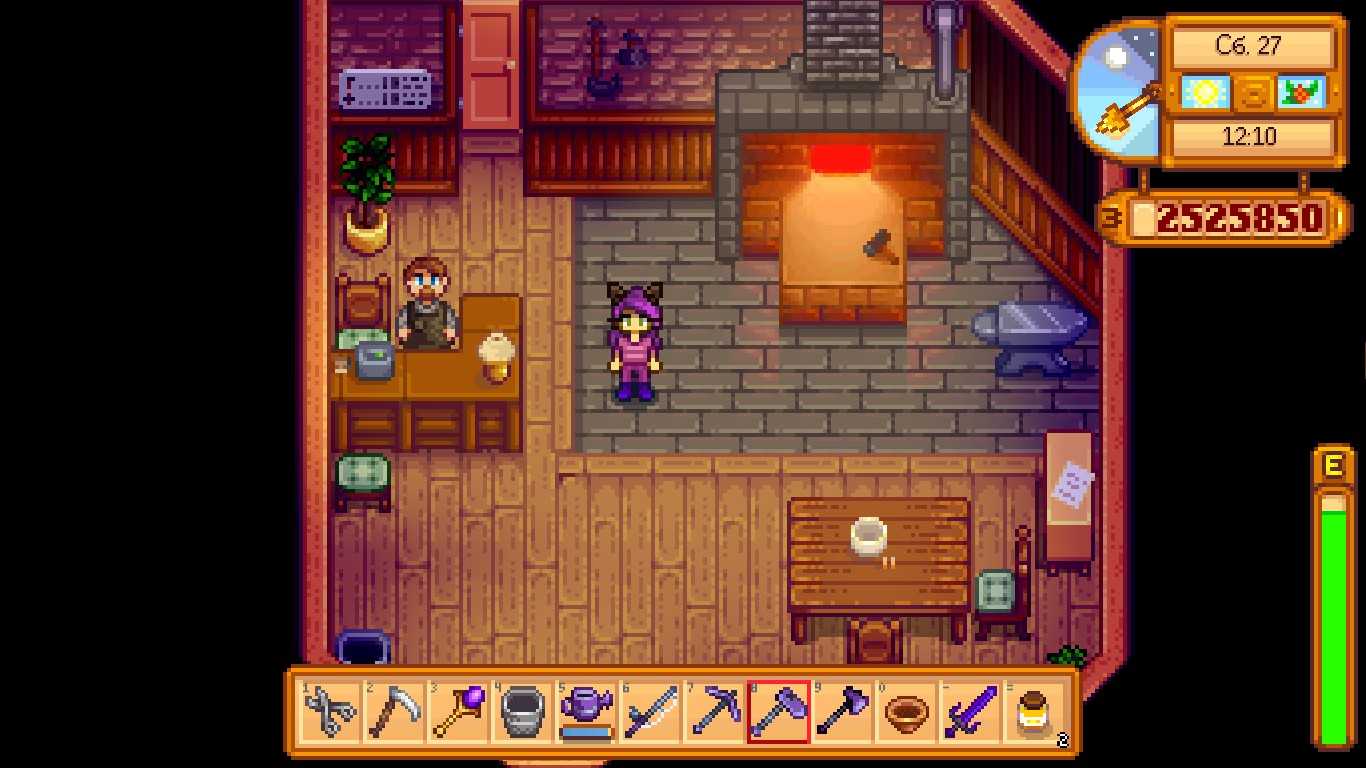Equip the scythe from the hotbar
The width and height of the screenshot is (1366, 768).
click(394, 712)
